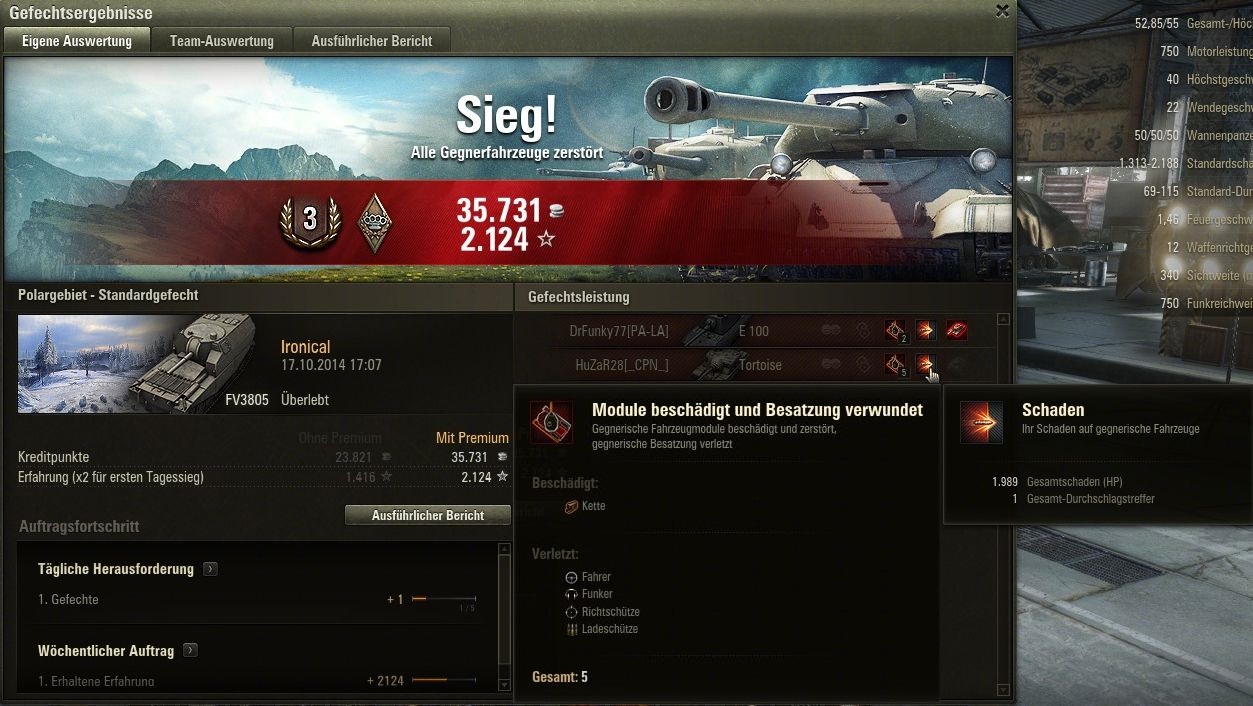This screenshot has height=706, width=1253.
Task: Click the Ausführlicher Bericht button below credits
Action: point(427,515)
